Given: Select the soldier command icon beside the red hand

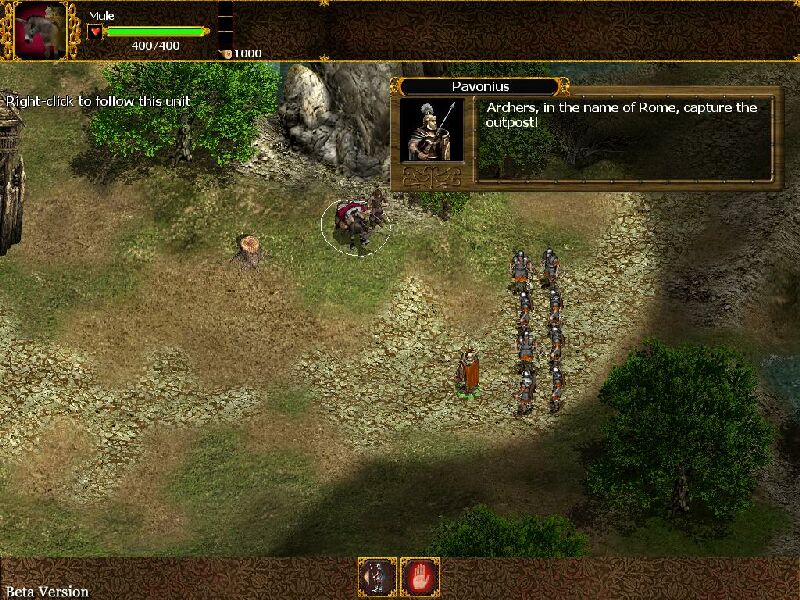Looking at the screenshot, I should coord(378,577).
